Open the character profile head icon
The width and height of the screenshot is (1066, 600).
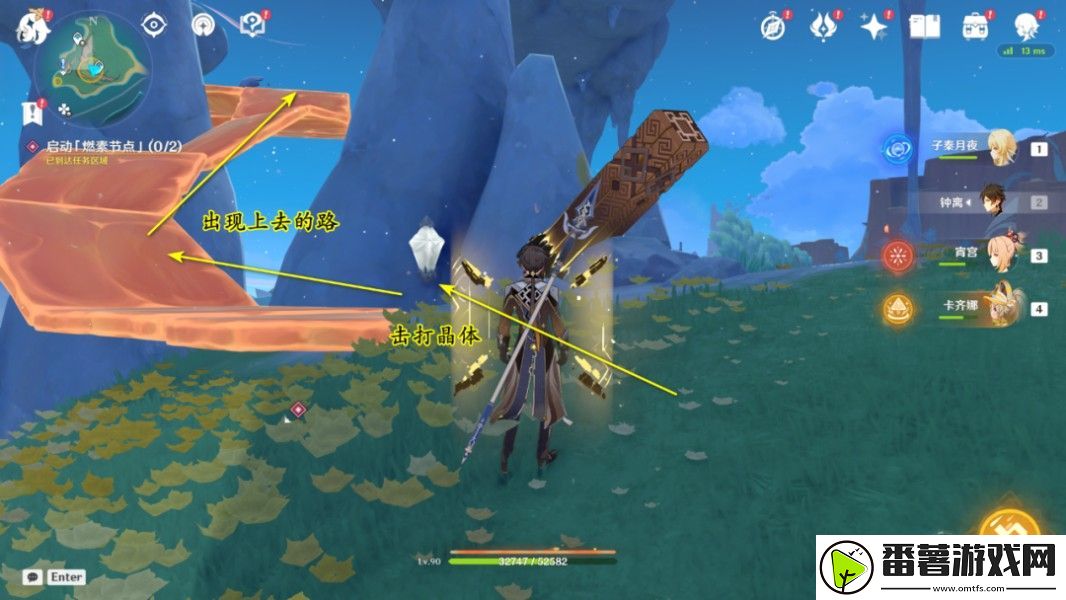[x=1026, y=27]
